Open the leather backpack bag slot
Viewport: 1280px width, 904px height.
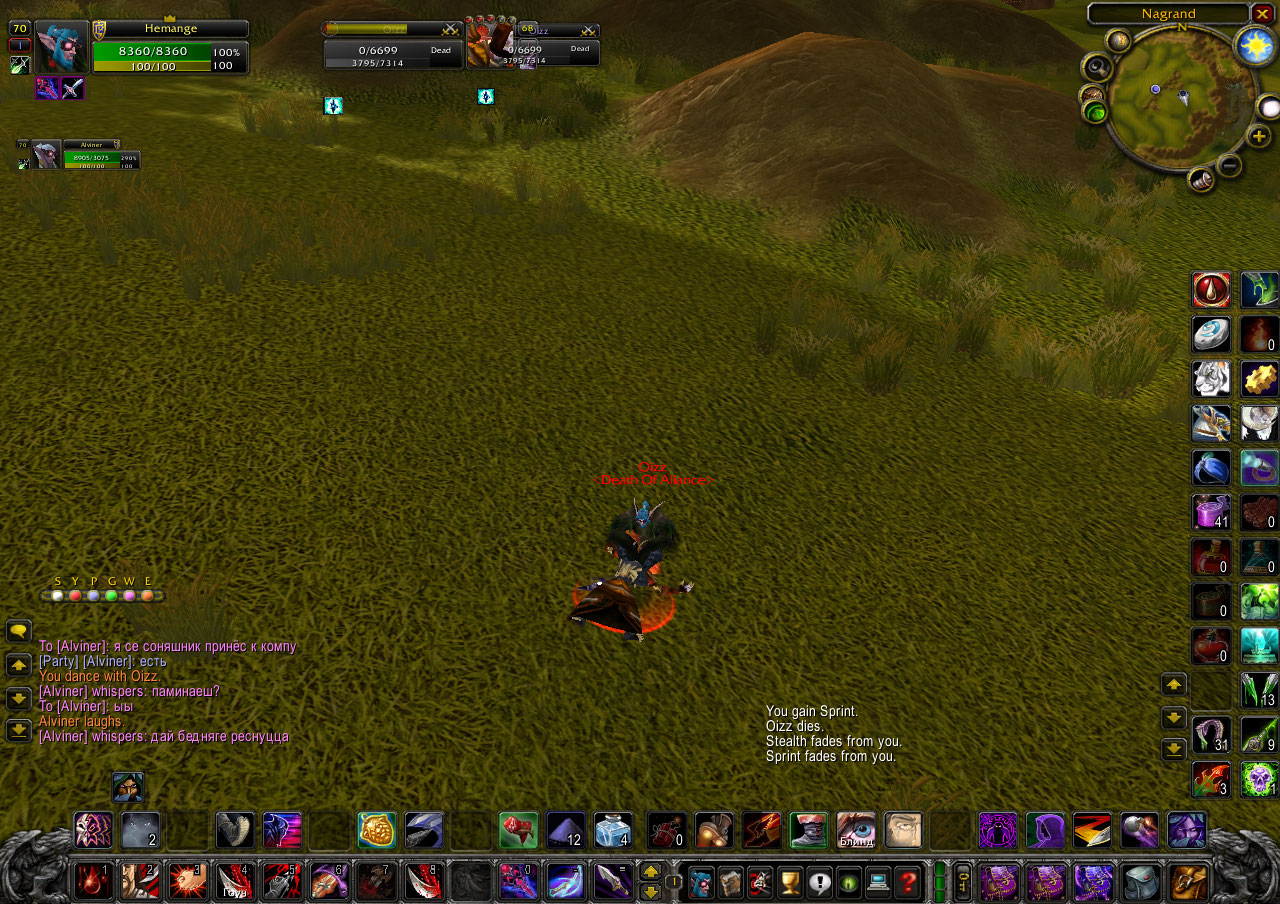click(1190, 882)
